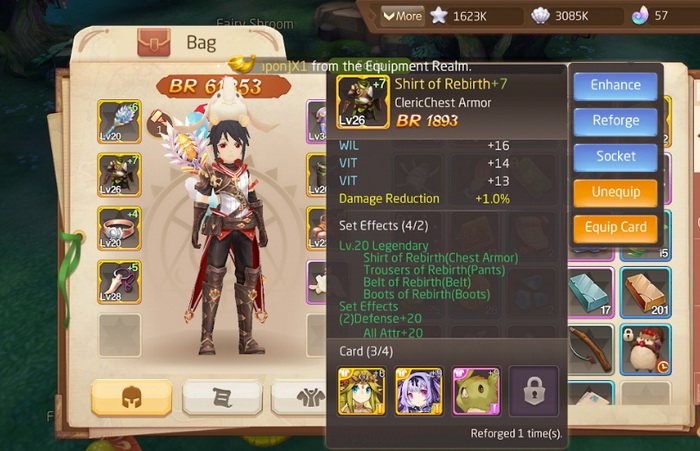Enhance the Shirt of Rebirth

pos(615,86)
